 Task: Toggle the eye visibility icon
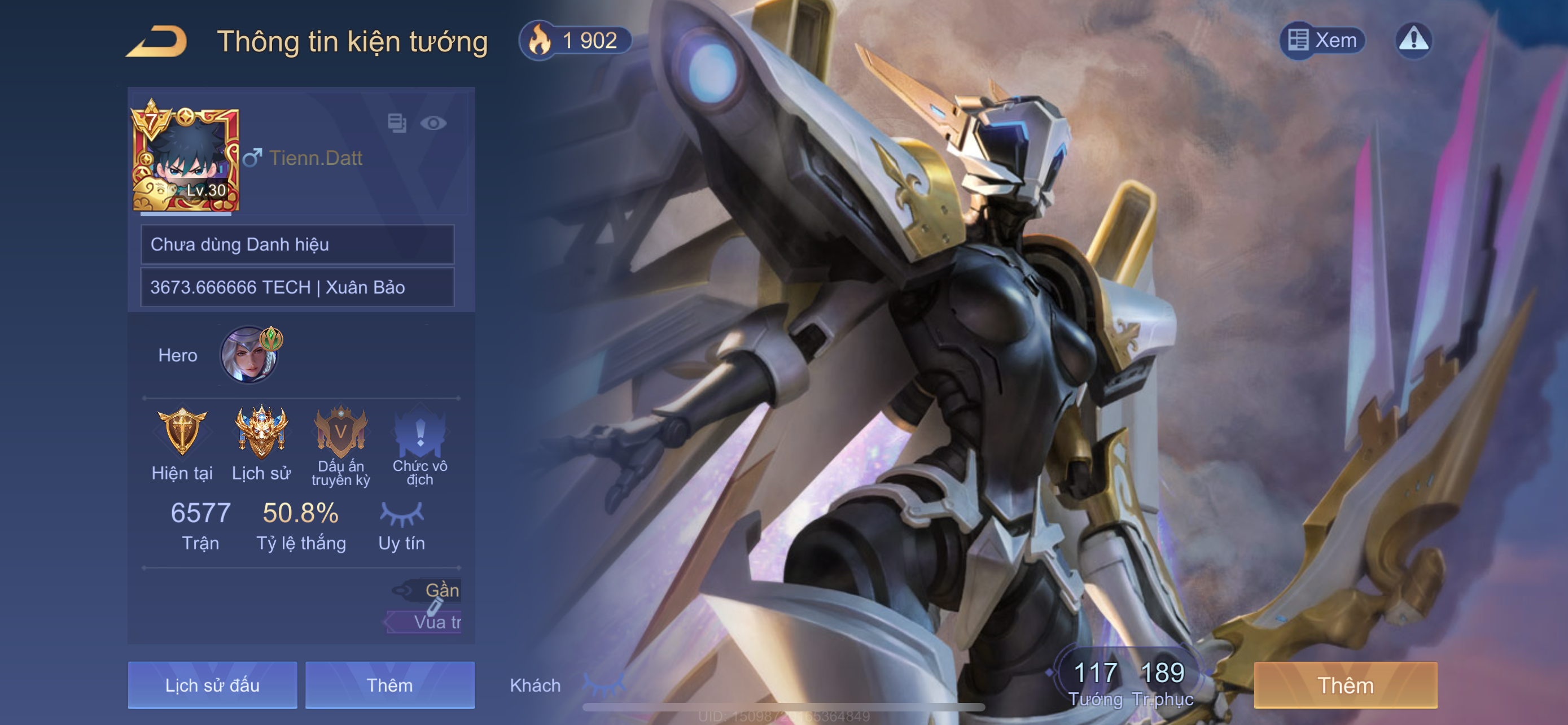coord(433,124)
